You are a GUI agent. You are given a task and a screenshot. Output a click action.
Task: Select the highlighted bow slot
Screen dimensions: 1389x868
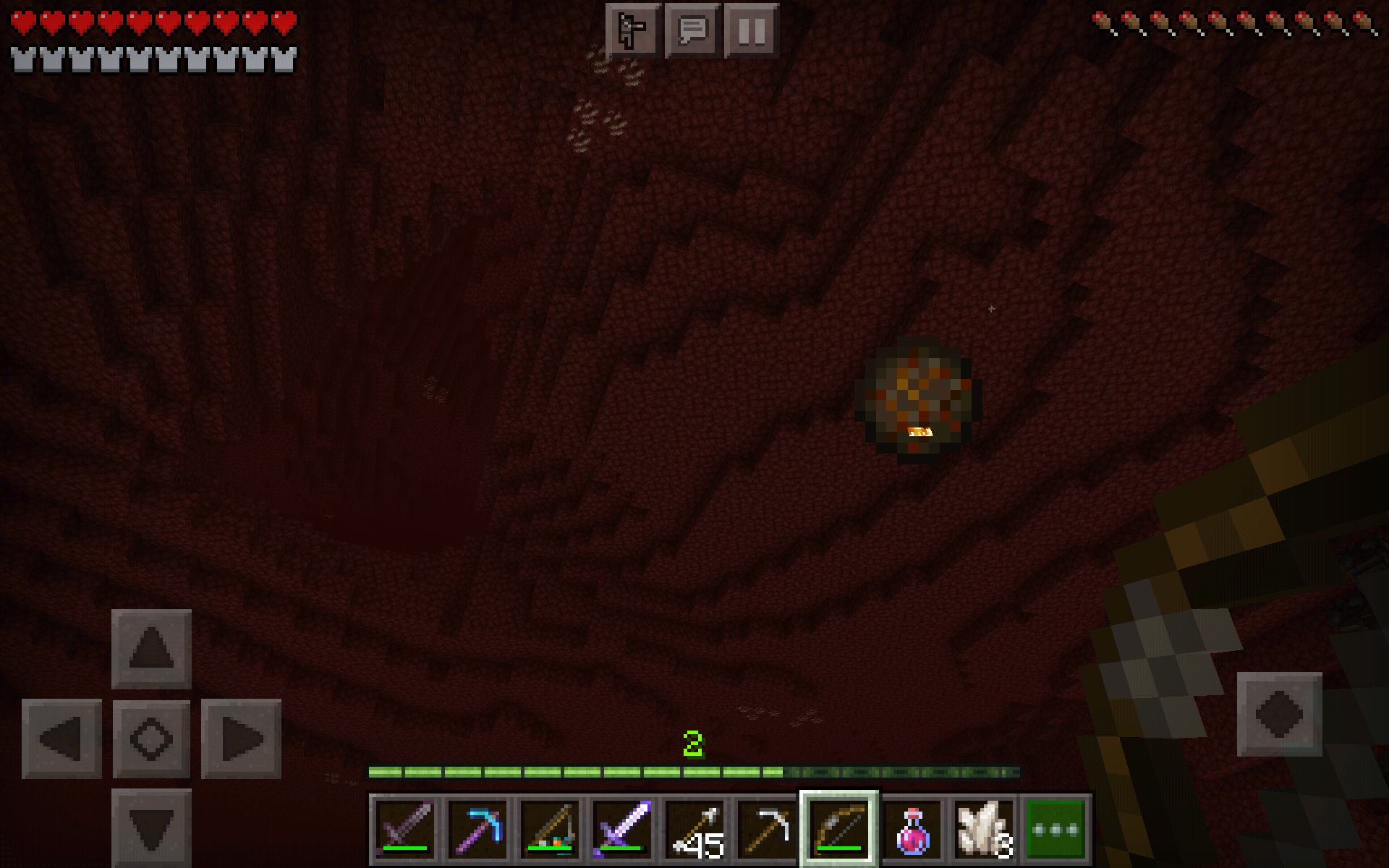click(839, 829)
